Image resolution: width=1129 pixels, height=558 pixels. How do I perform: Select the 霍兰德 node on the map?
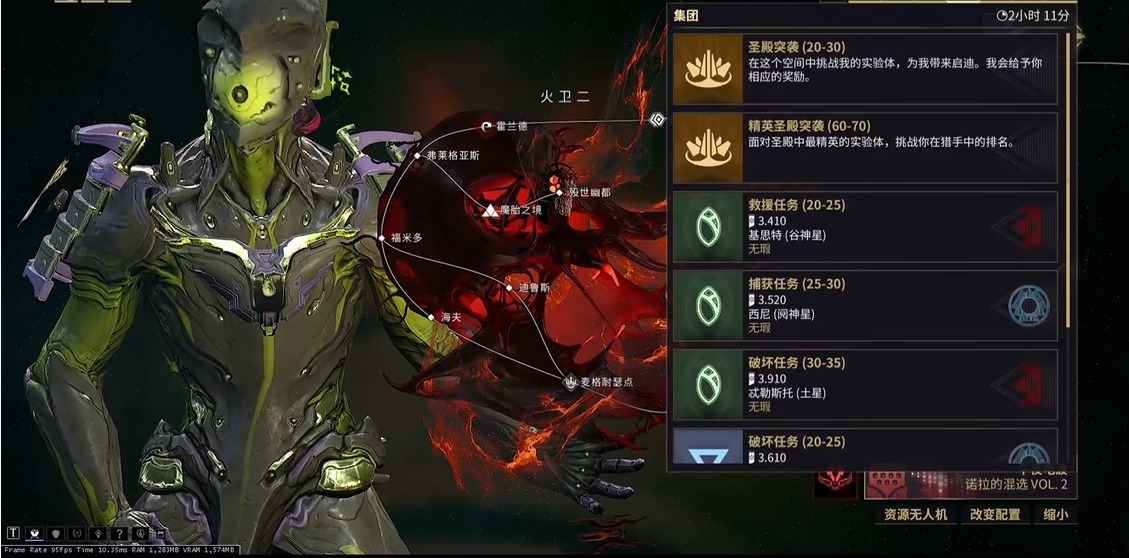pyautogui.click(x=487, y=127)
